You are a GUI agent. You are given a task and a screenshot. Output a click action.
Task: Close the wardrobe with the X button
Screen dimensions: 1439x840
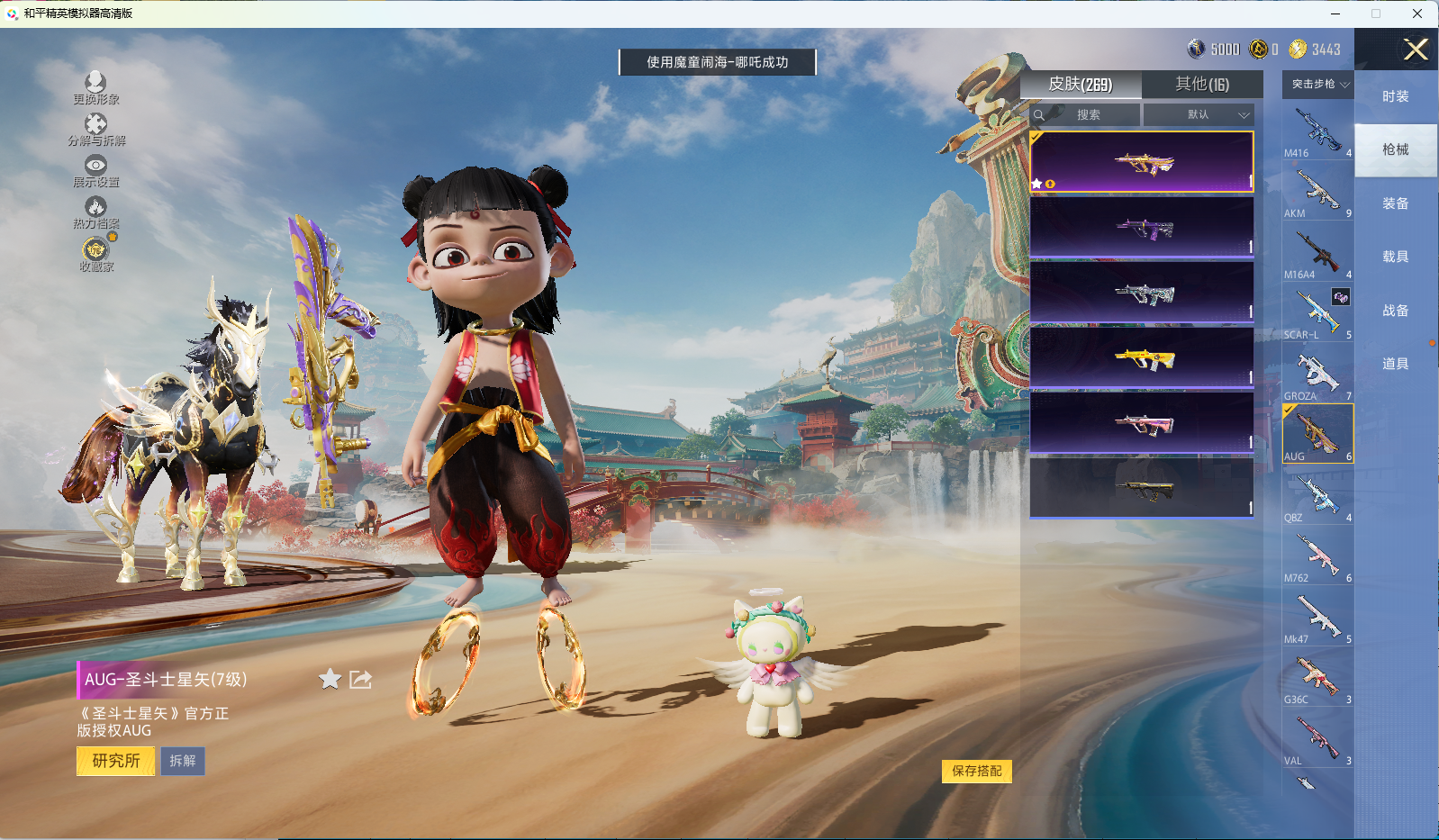point(1416,50)
